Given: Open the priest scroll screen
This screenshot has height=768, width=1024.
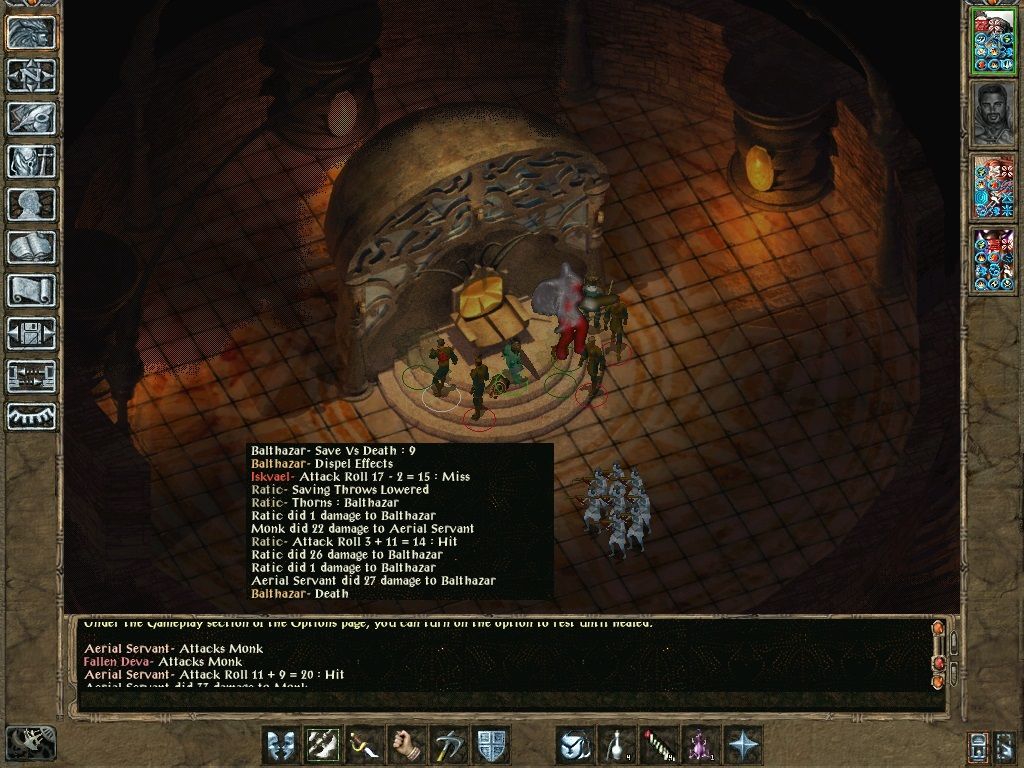Looking at the screenshot, I should 31,290.
